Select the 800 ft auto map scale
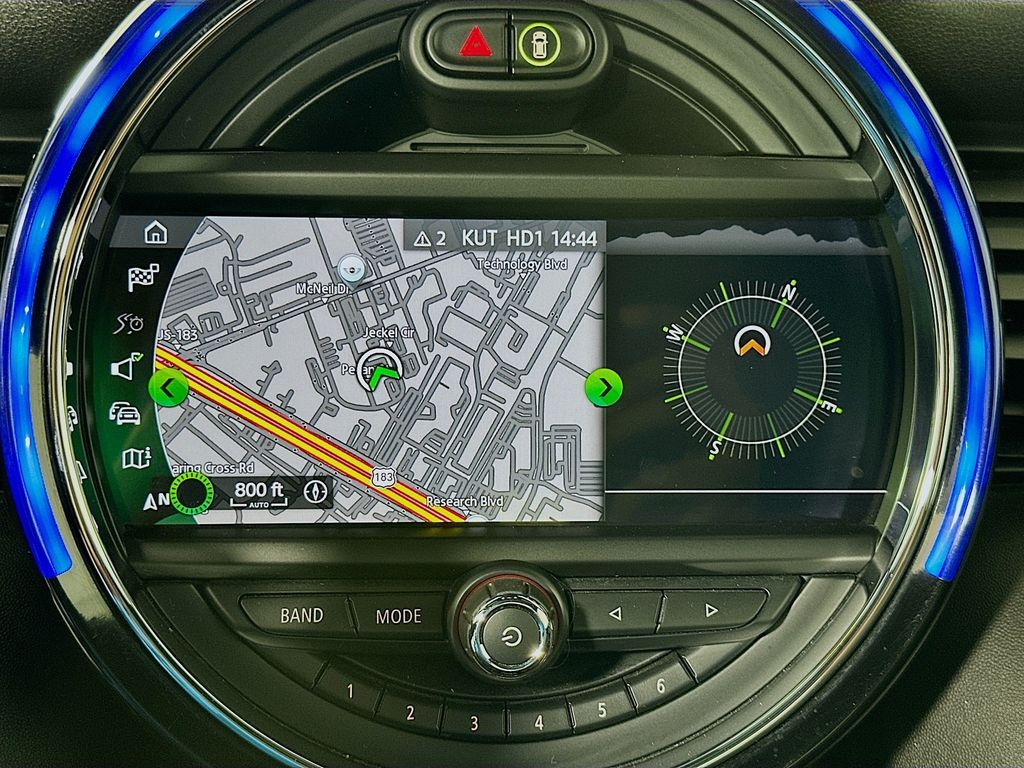Image resolution: width=1024 pixels, height=768 pixels. point(258,492)
